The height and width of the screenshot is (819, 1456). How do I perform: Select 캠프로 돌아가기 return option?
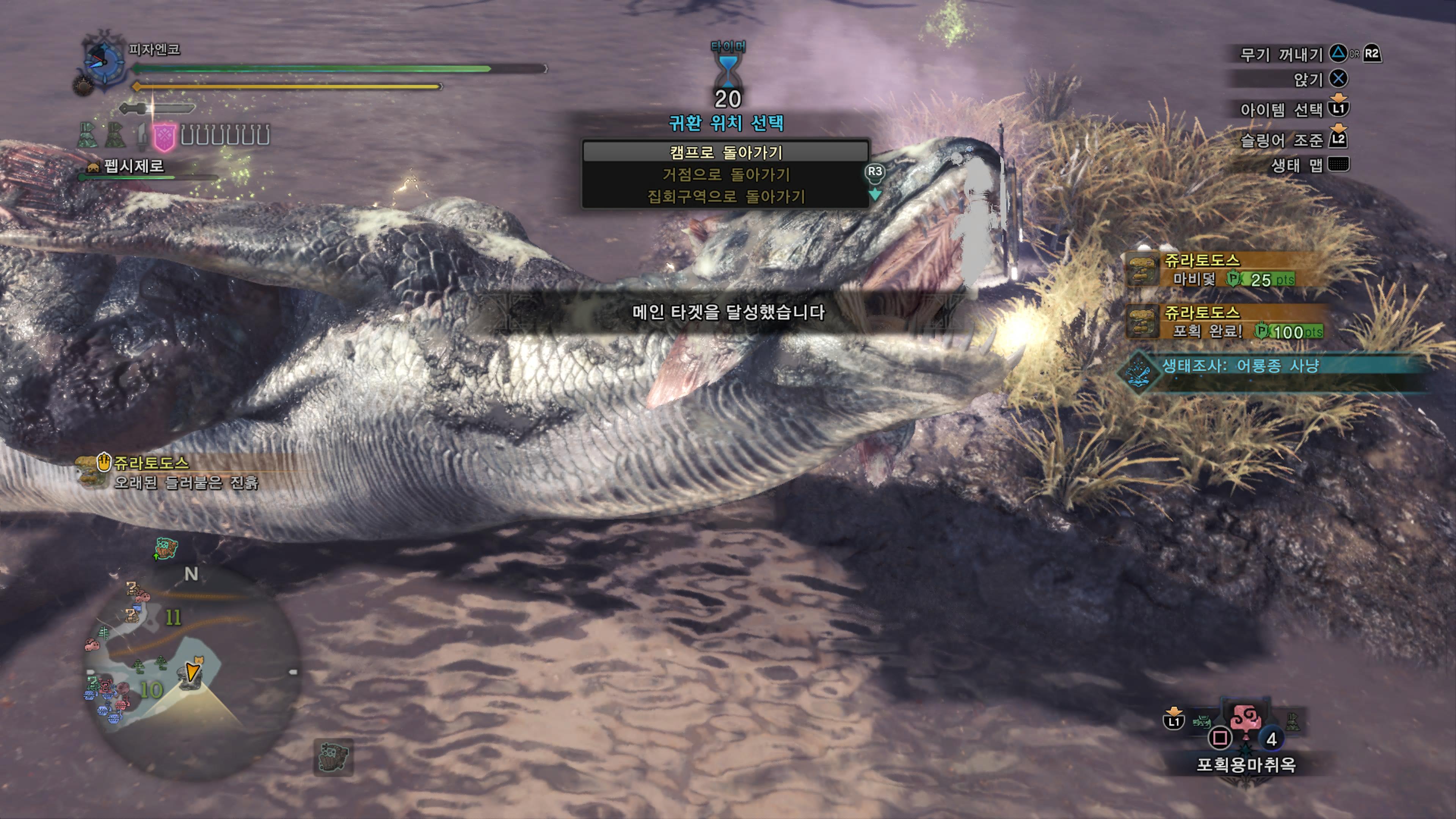725,152
